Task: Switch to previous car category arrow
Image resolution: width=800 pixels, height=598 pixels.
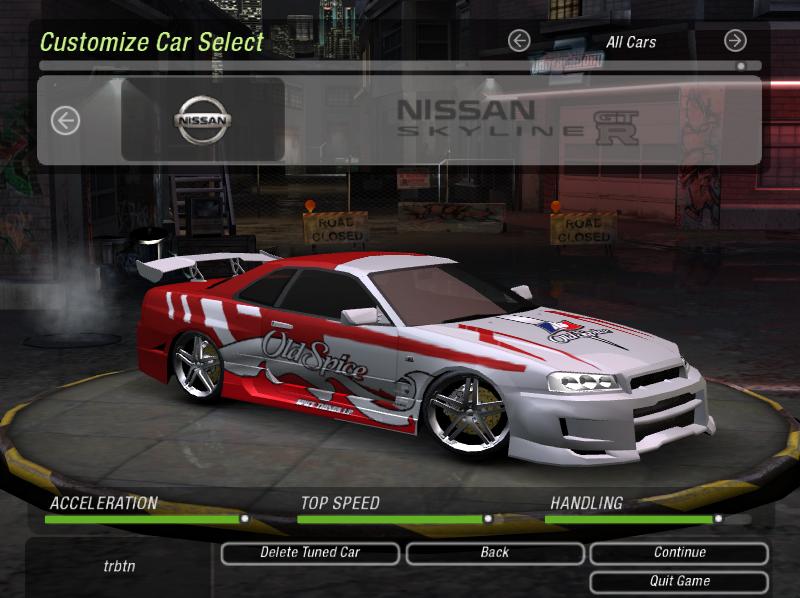Action: tap(518, 41)
